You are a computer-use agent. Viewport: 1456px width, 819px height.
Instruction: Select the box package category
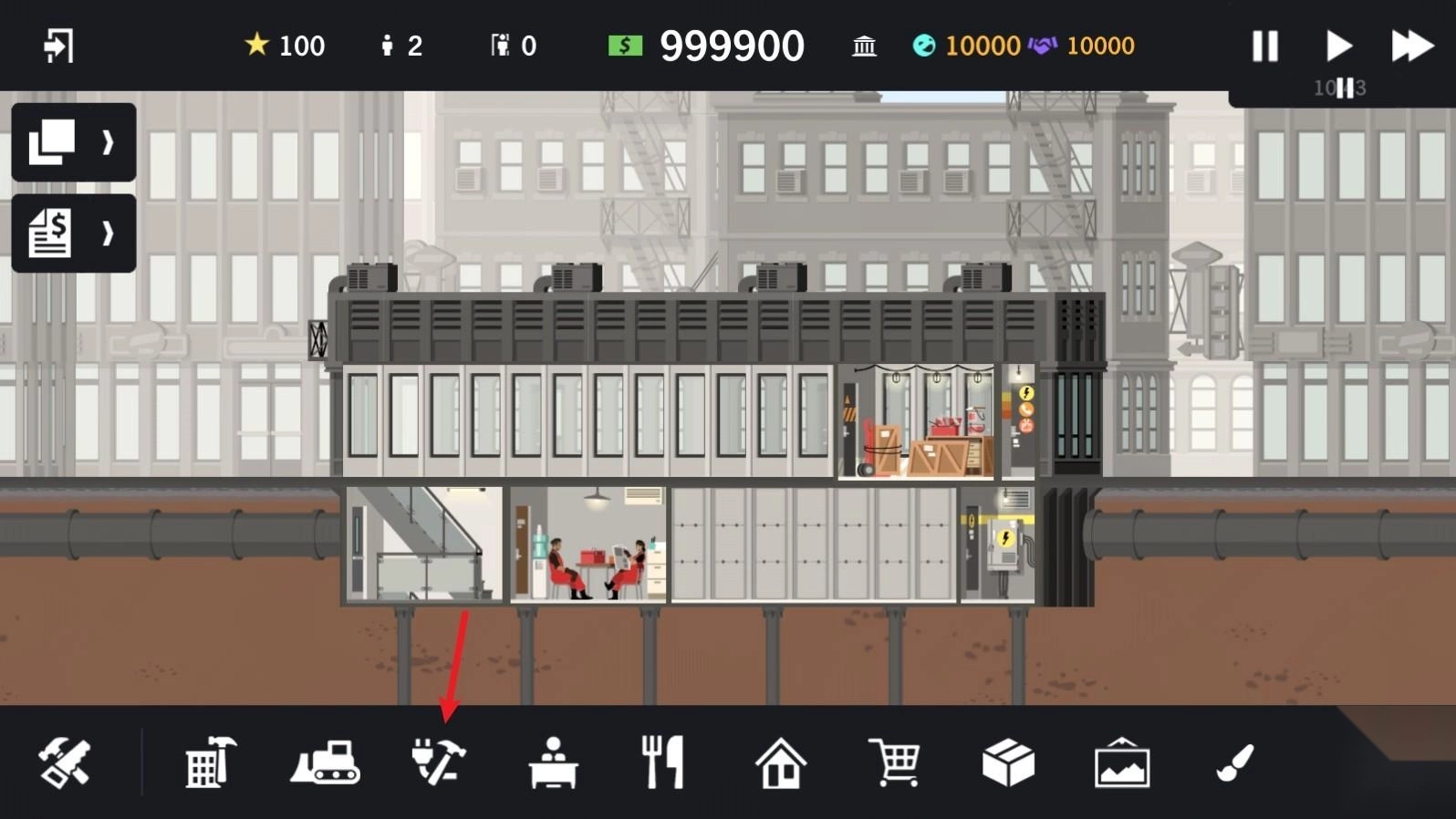pyautogui.click(x=1008, y=762)
